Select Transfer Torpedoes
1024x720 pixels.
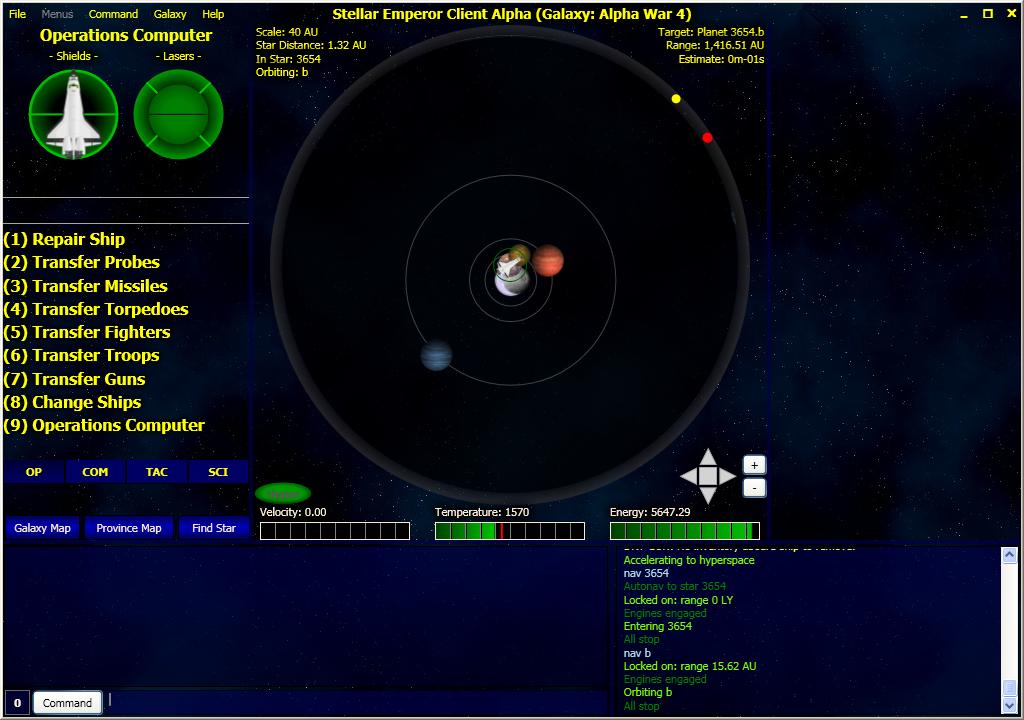tap(96, 309)
